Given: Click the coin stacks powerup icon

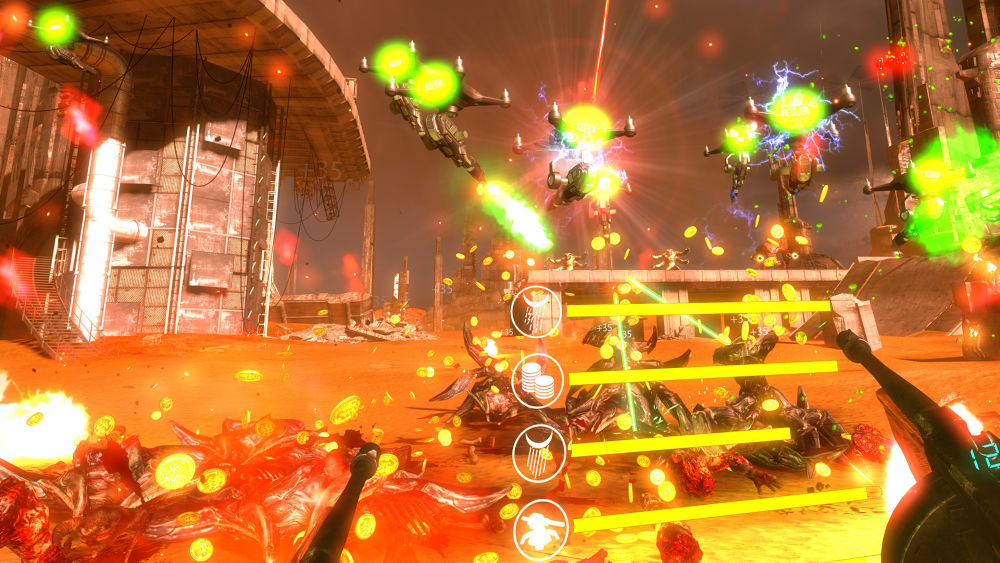Looking at the screenshot, I should pos(538,380).
